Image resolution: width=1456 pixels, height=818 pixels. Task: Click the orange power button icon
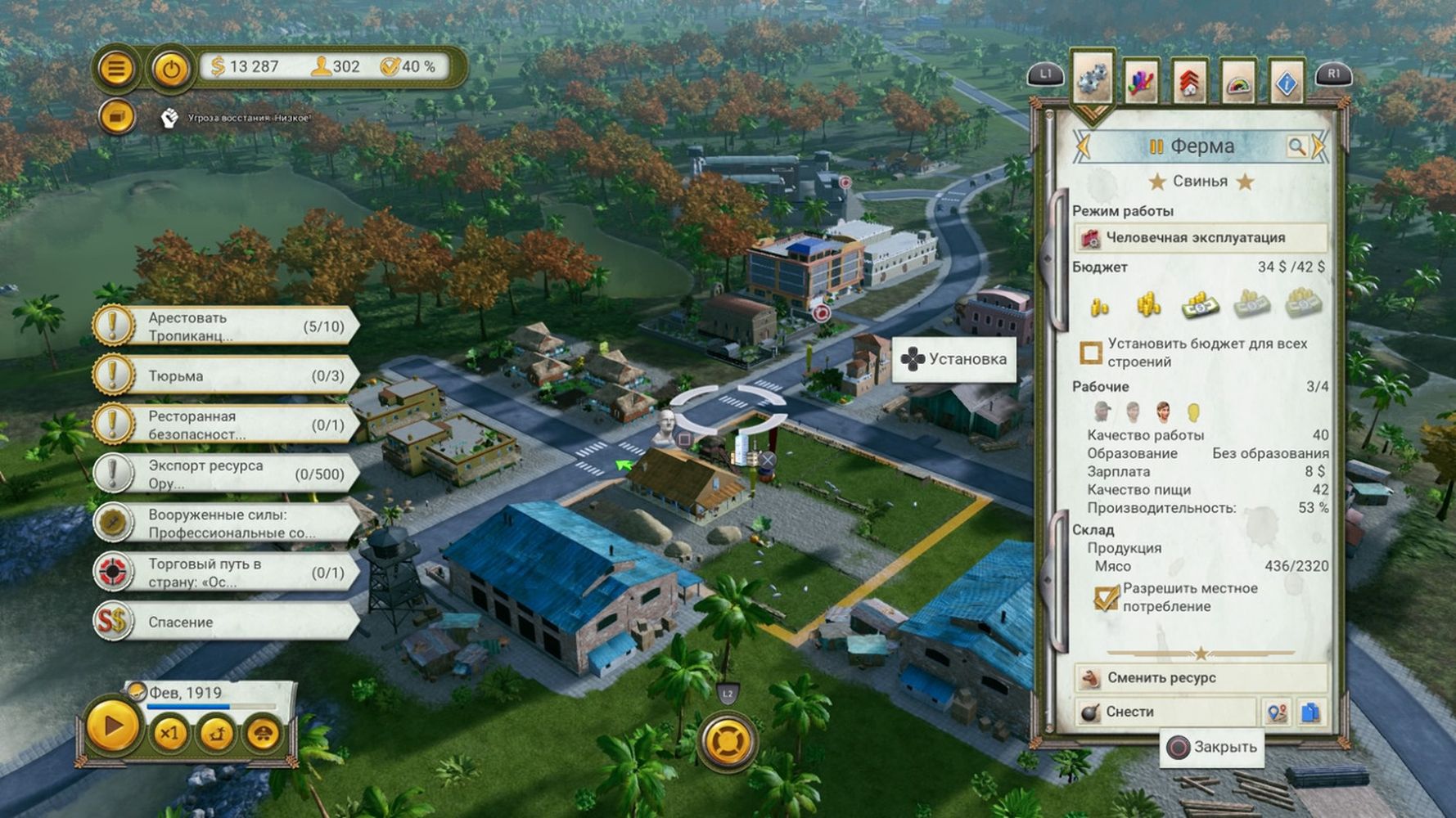(x=170, y=69)
